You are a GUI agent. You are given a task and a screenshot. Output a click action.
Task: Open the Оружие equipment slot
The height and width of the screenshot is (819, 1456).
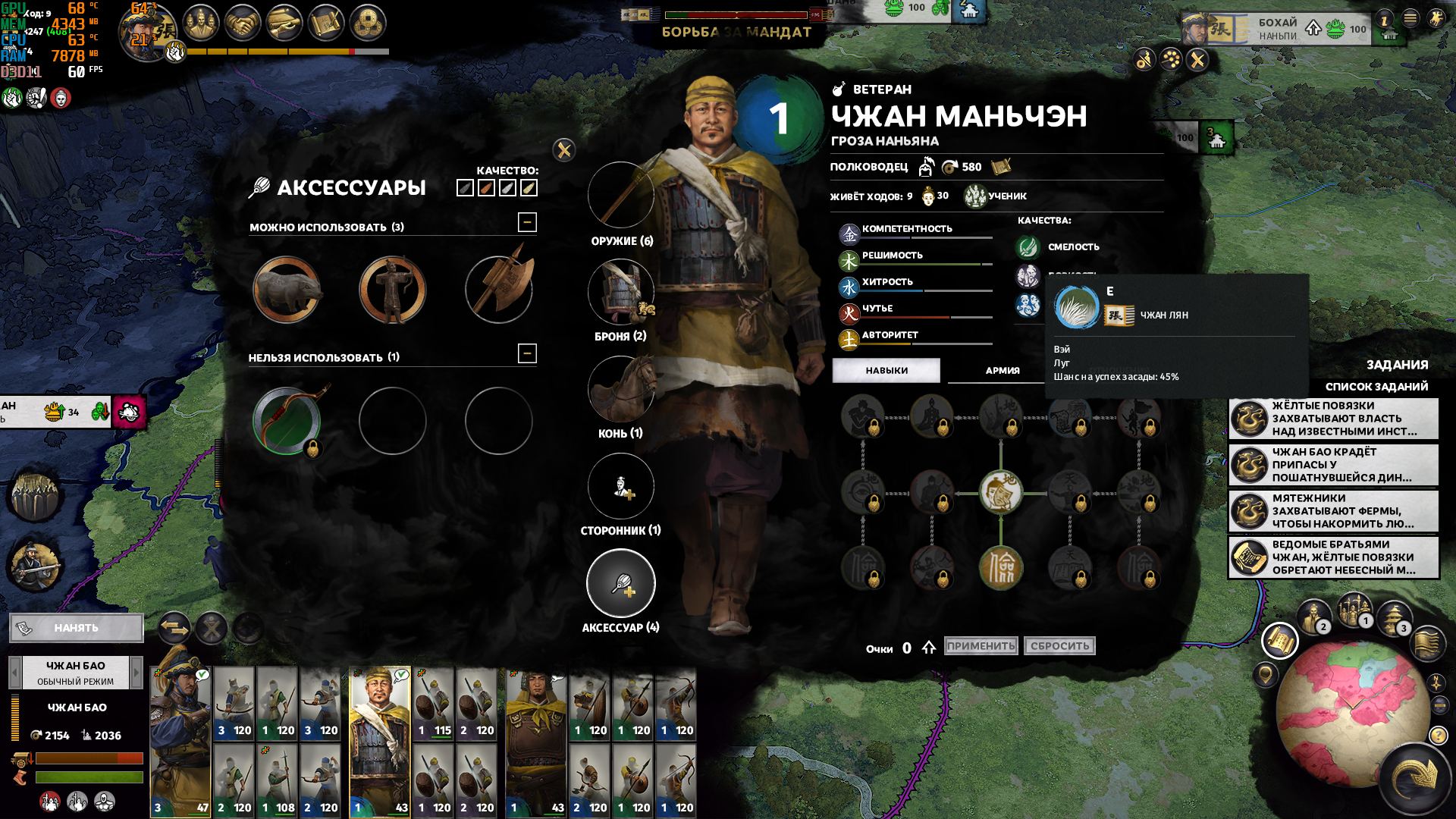click(621, 196)
